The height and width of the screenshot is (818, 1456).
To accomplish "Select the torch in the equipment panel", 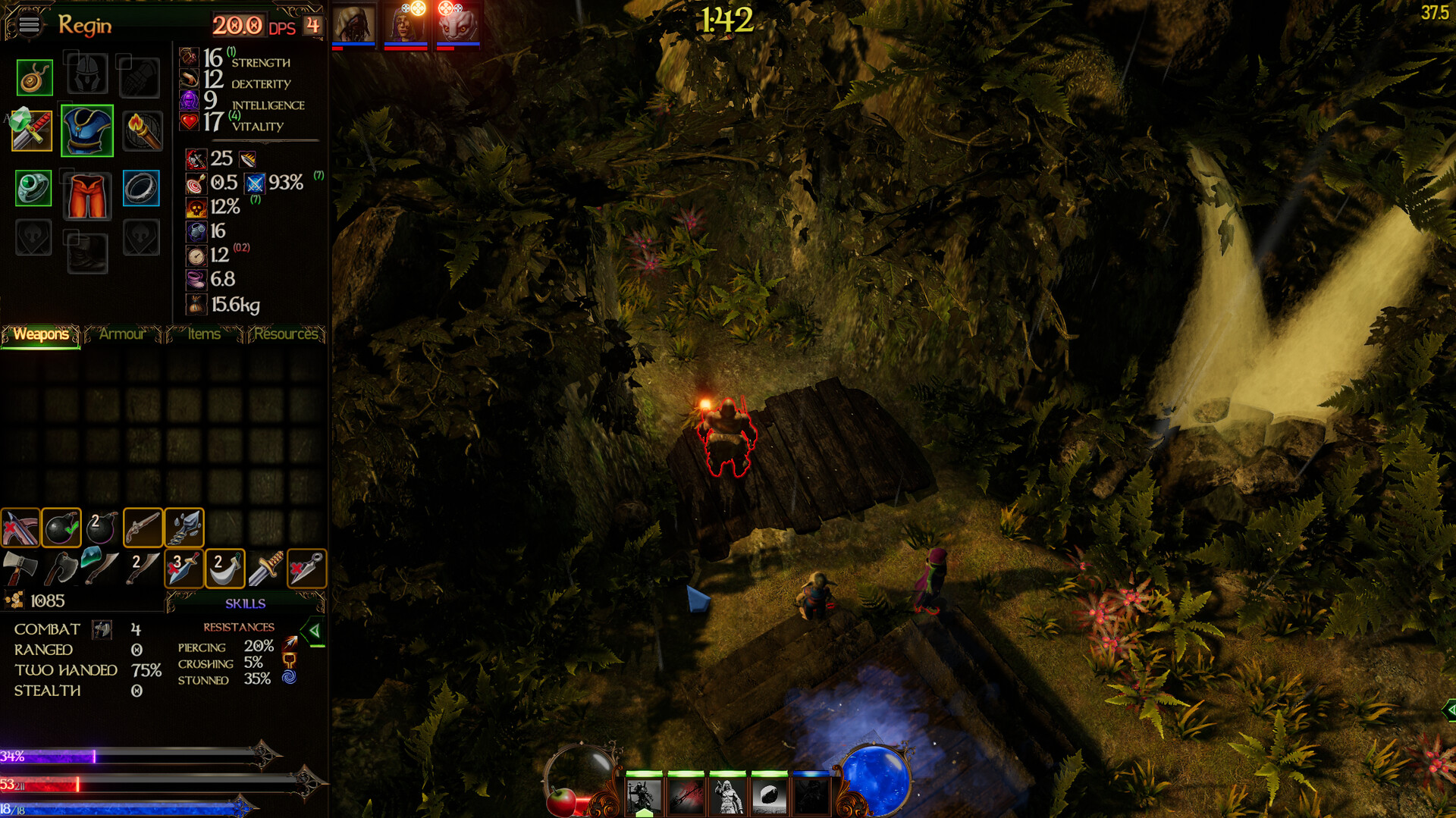I will click(143, 130).
